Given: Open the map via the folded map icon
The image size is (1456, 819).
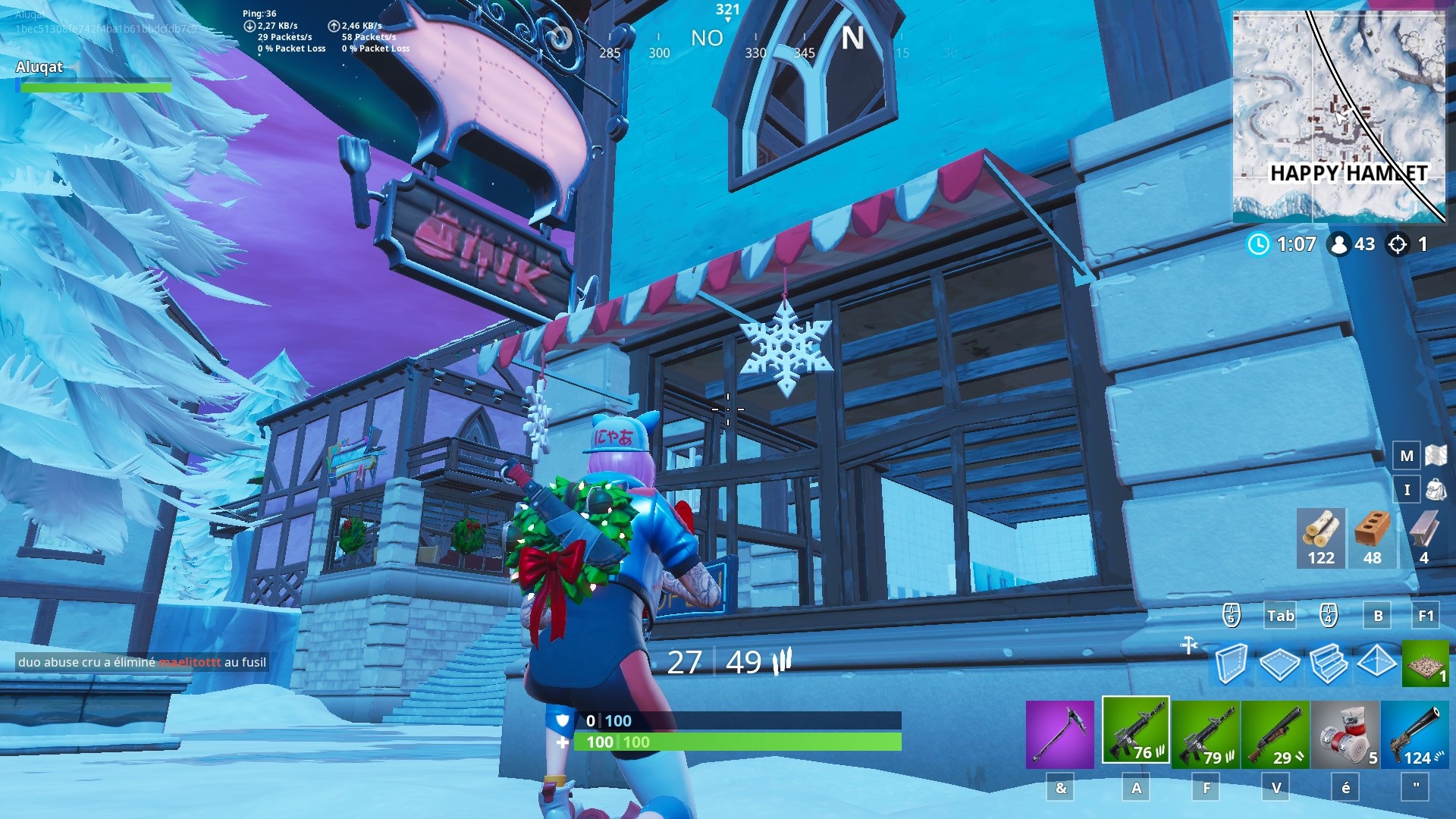Looking at the screenshot, I should 1436,455.
